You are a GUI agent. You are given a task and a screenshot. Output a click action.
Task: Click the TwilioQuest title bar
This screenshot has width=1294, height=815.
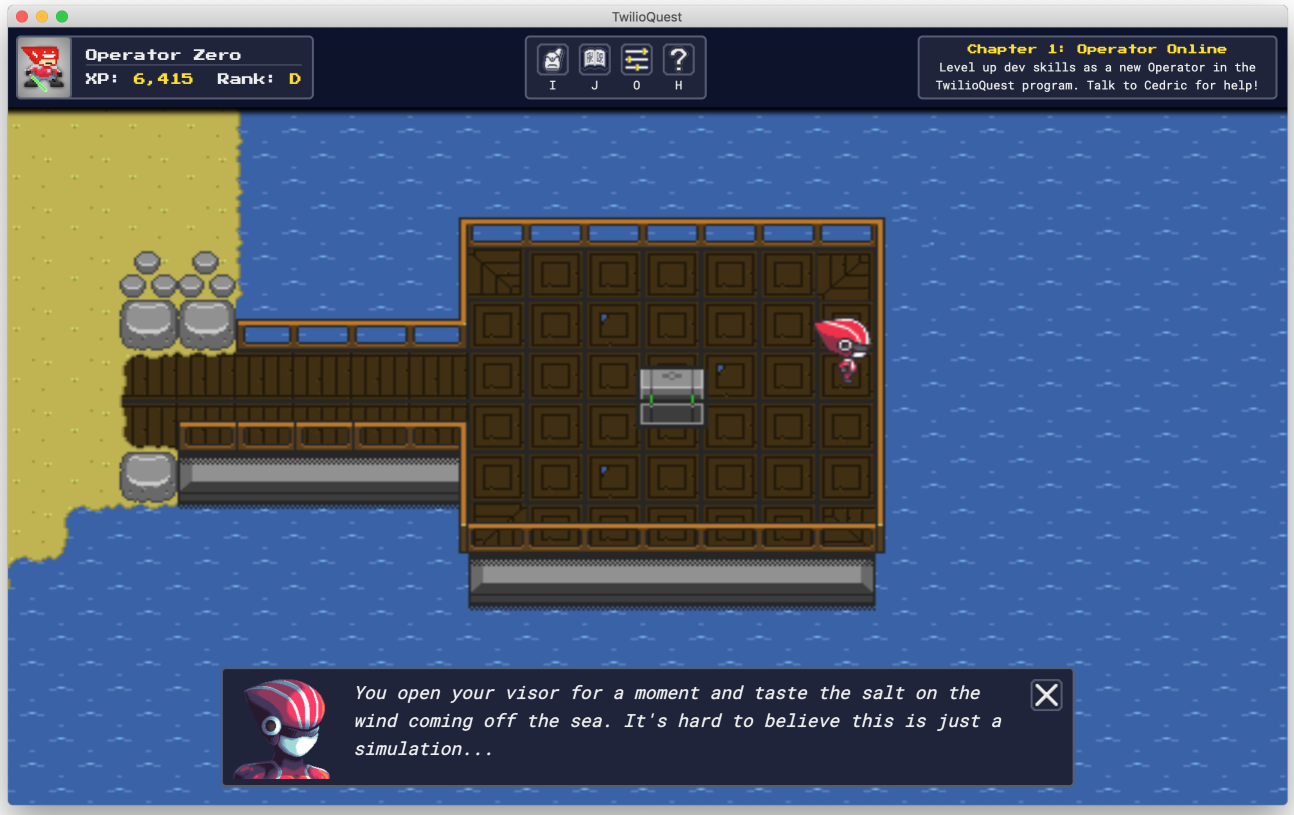[x=647, y=16]
